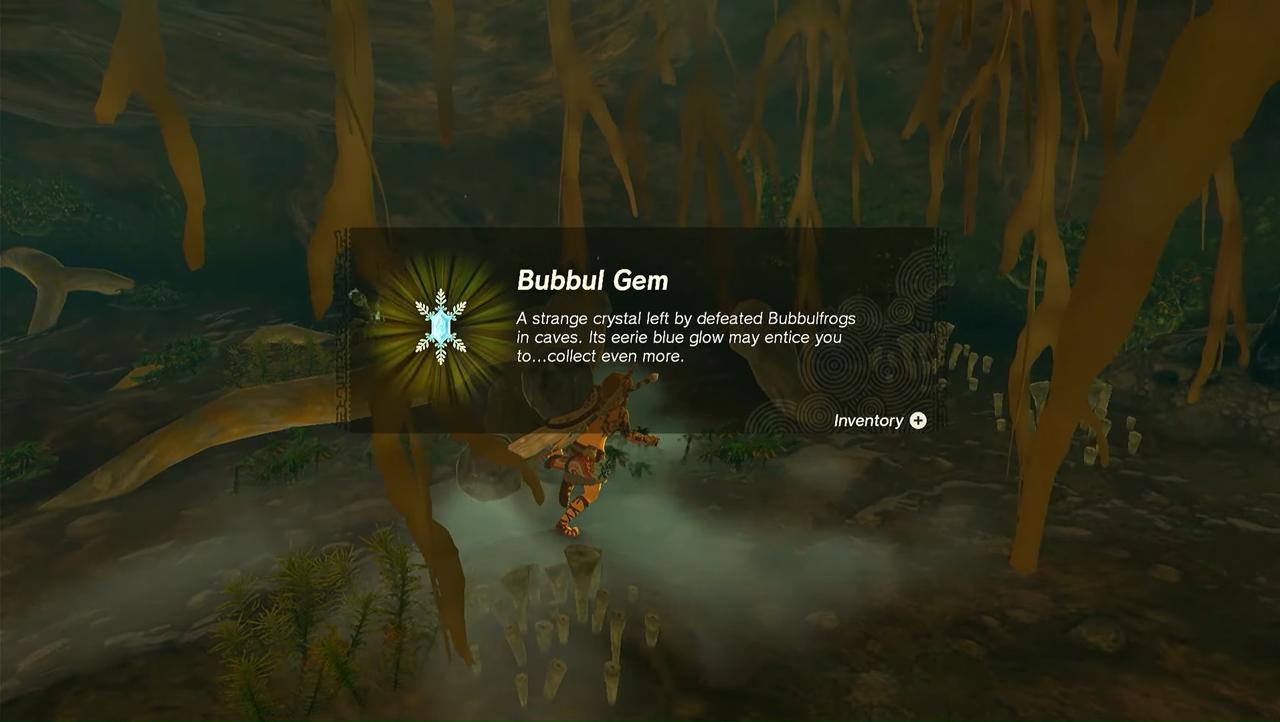
Task: Click the circular plus symbol beside Inventory
Action: (920, 420)
